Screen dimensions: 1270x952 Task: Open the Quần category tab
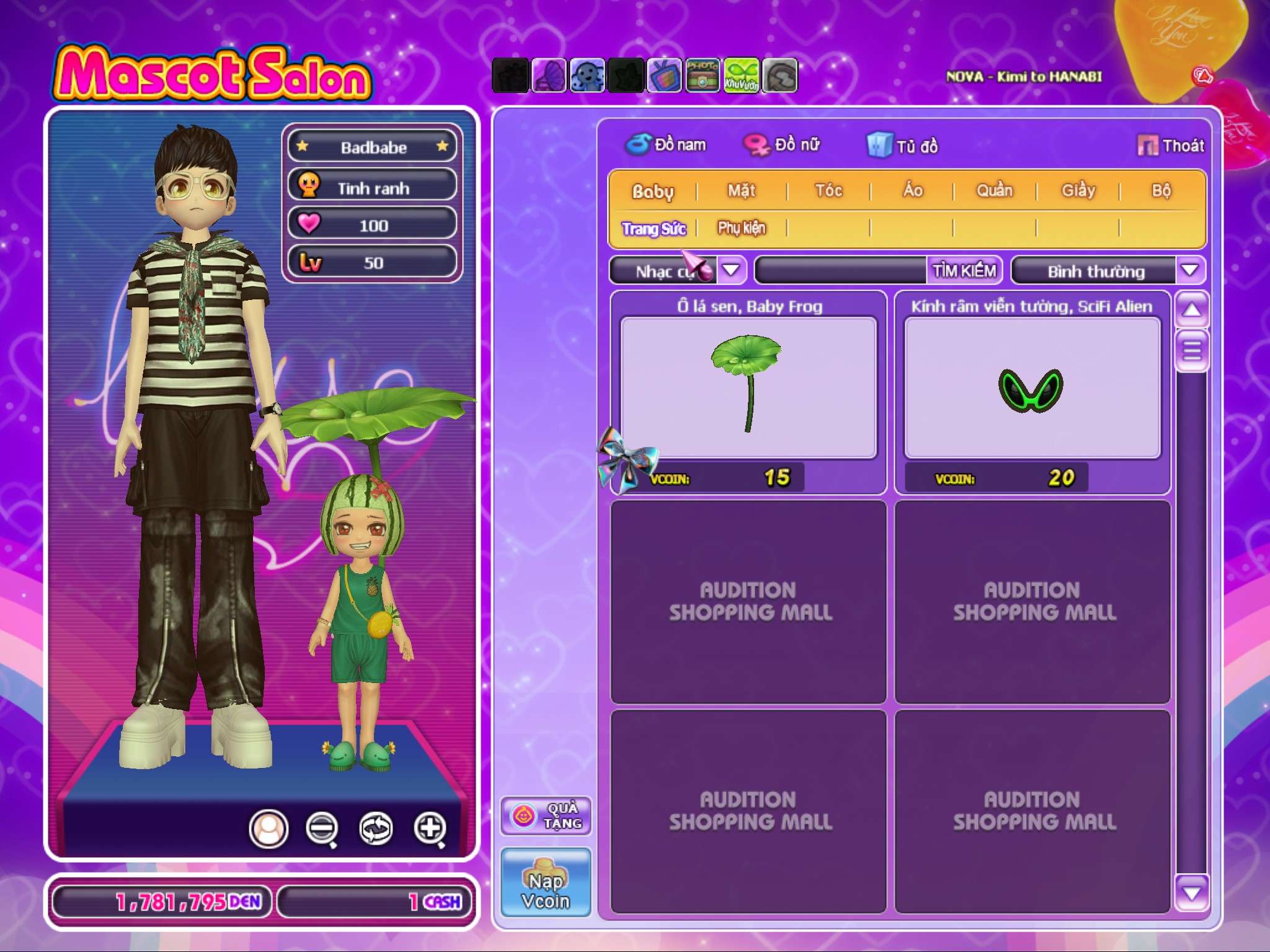point(995,191)
